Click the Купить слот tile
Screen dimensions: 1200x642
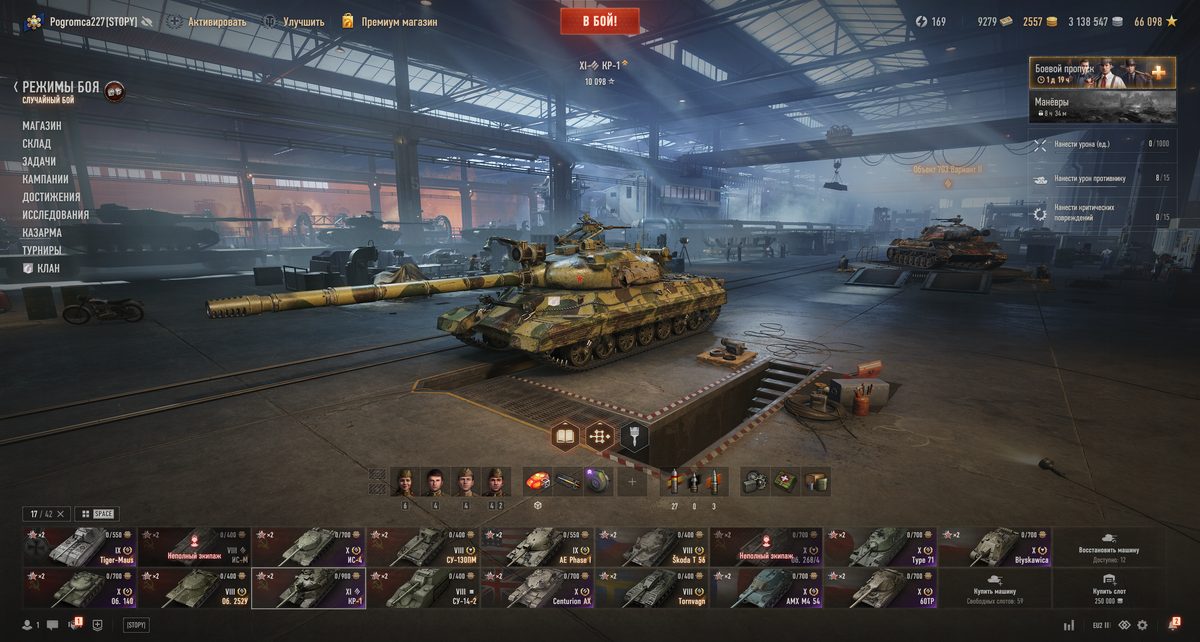click(x=1108, y=589)
